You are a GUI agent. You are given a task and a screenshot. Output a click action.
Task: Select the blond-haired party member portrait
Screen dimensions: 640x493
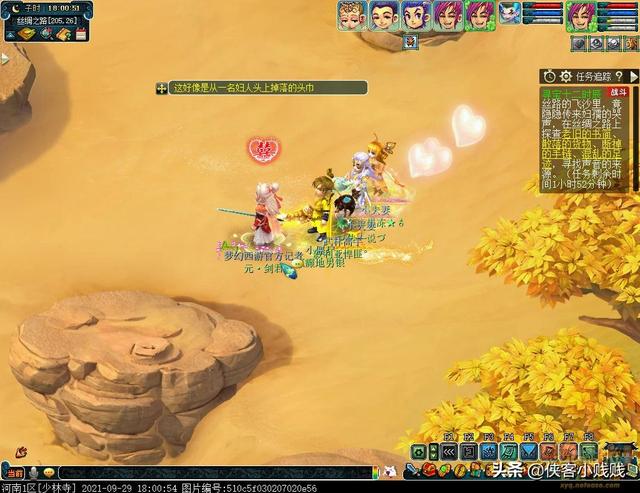(x=350, y=16)
